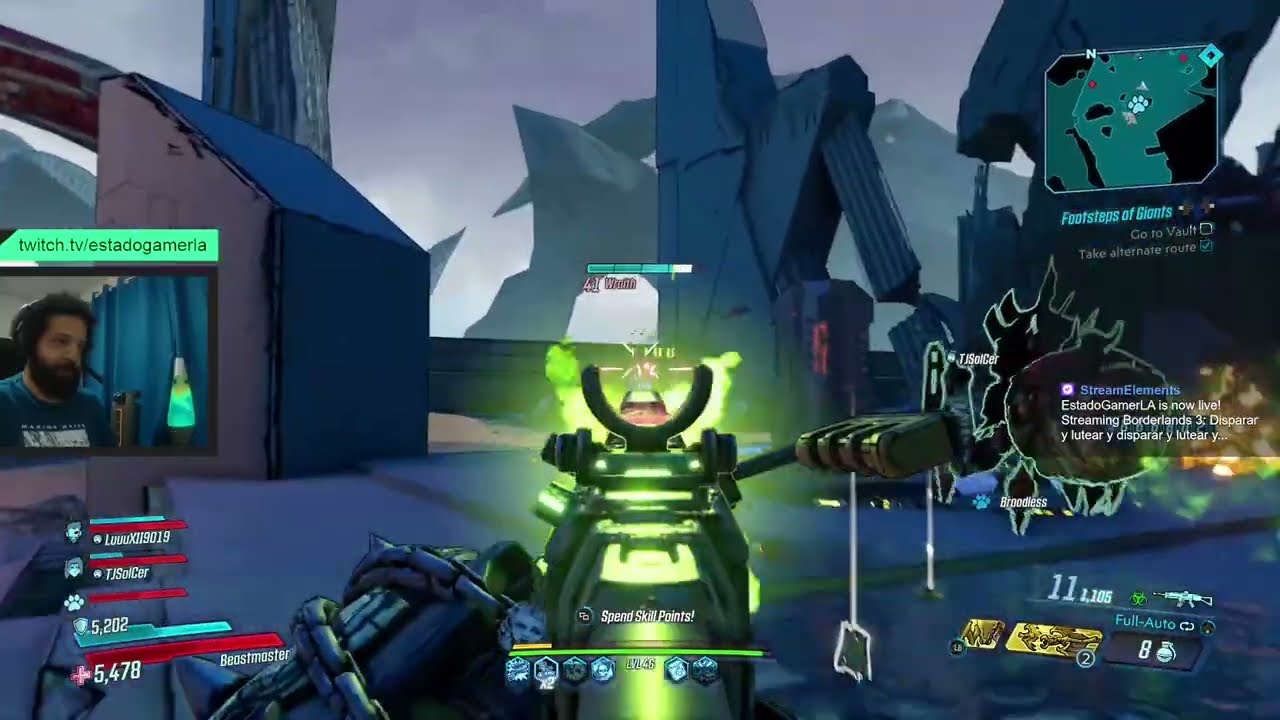Switch the Full-Auto fire mode
1280x720 pixels.
pos(1147,623)
